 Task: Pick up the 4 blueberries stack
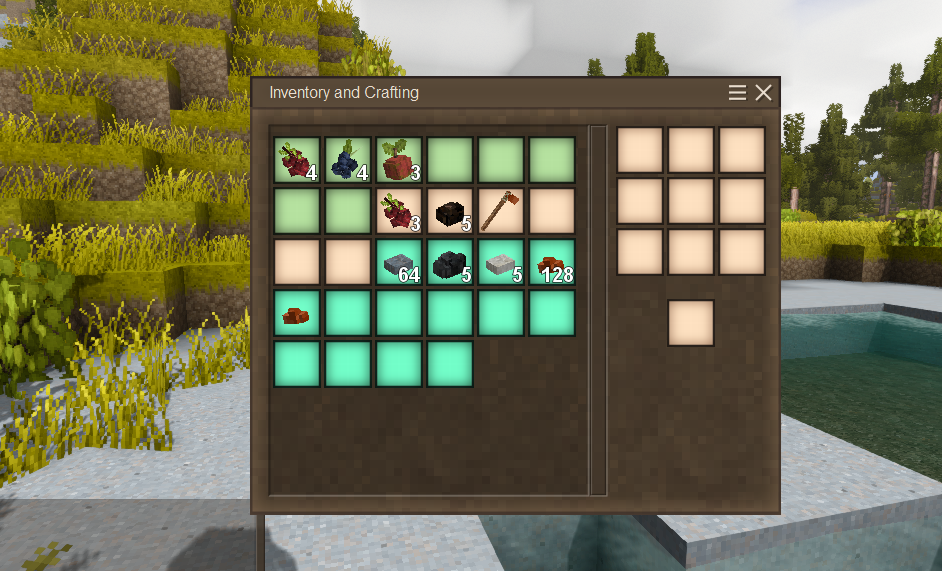coord(348,160)
